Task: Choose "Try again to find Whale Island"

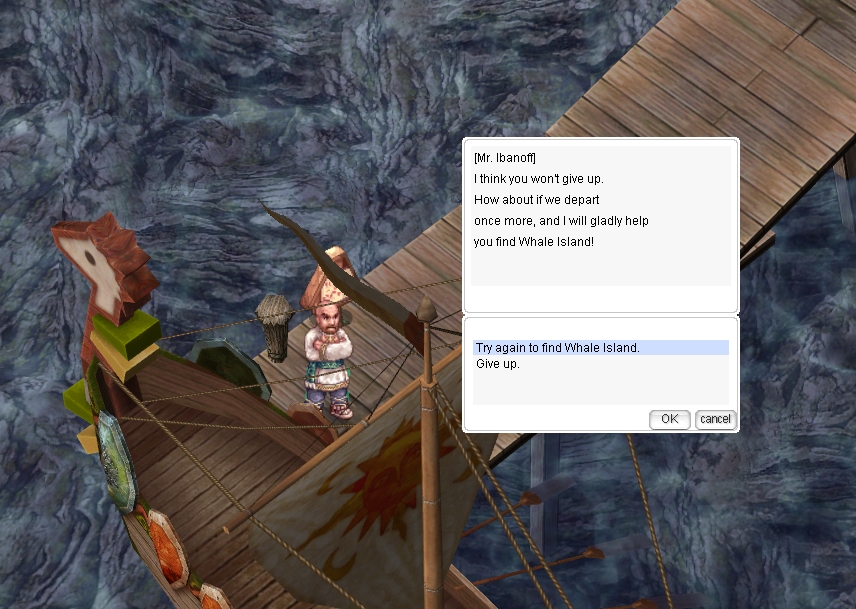Action: (x=557, y=348)
